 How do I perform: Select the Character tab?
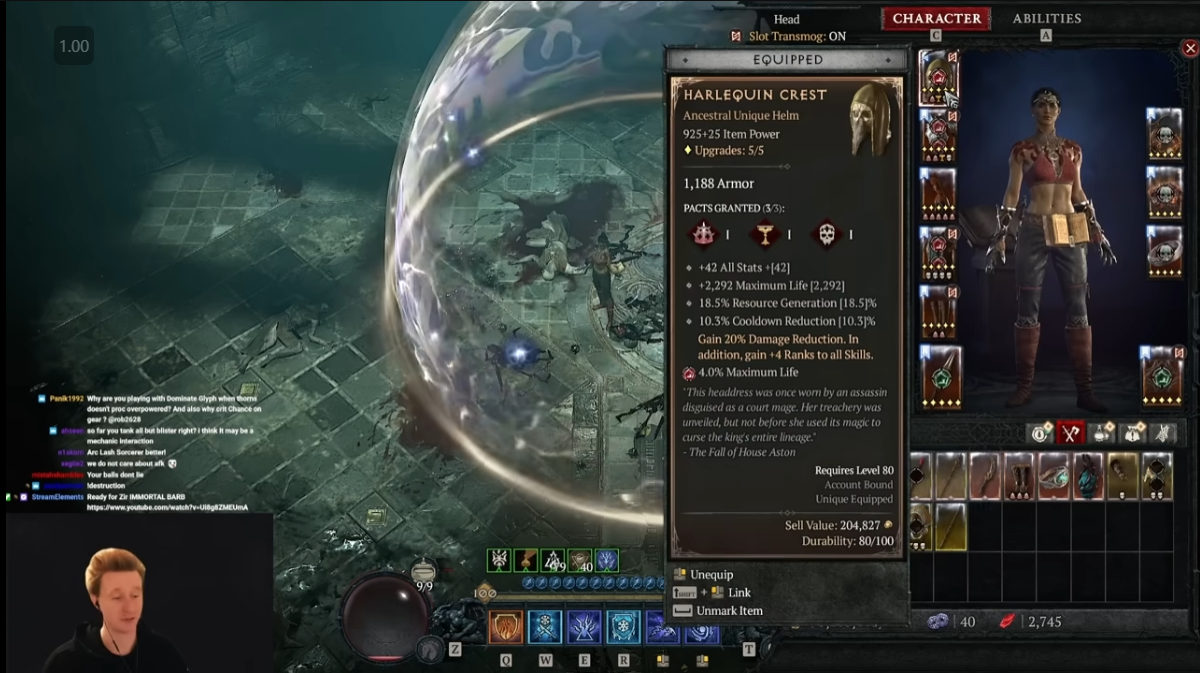point(936,18)
